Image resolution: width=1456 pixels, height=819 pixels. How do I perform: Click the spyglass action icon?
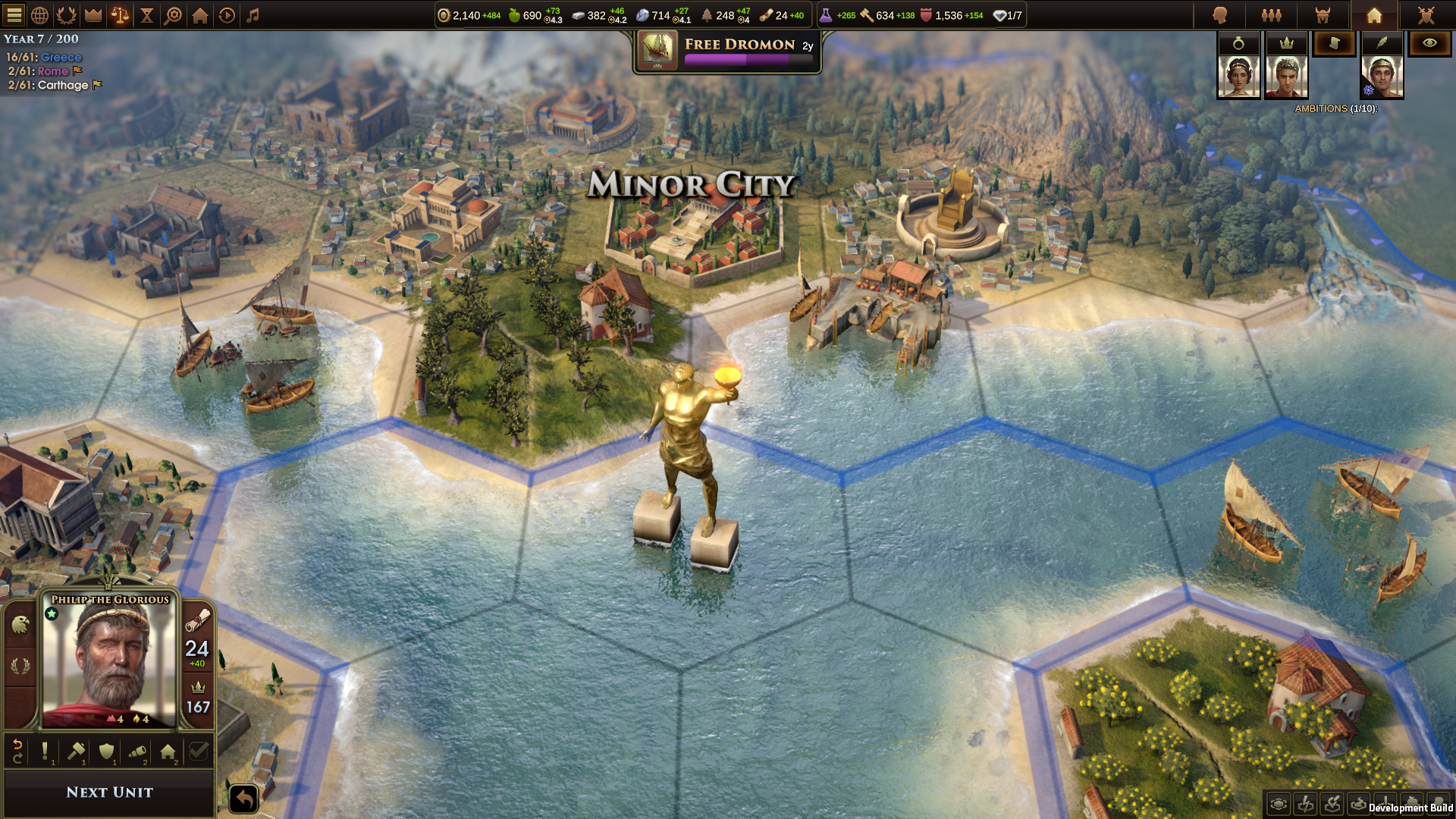click(x=137, y=752)
